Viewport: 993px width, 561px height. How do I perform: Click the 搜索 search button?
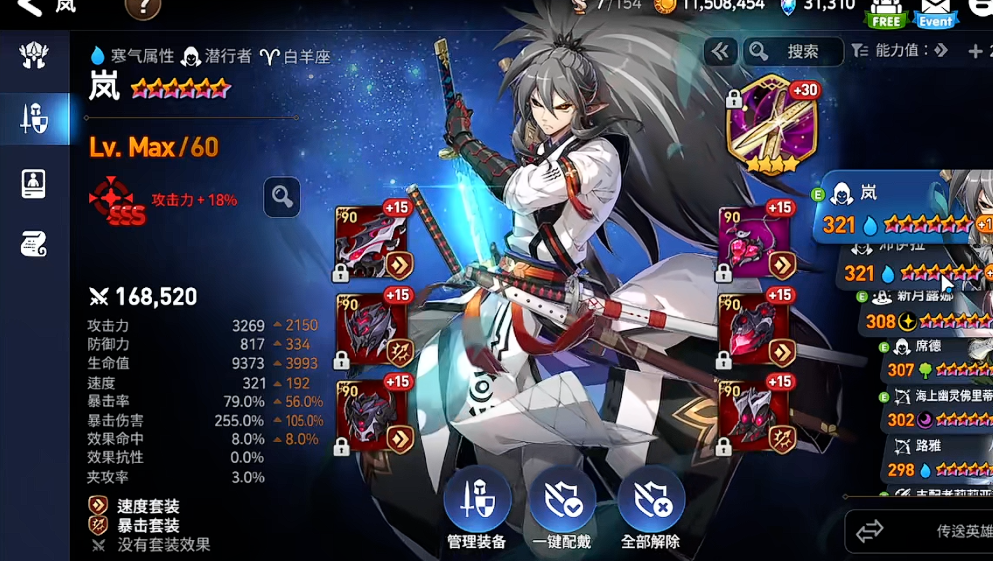793,52
